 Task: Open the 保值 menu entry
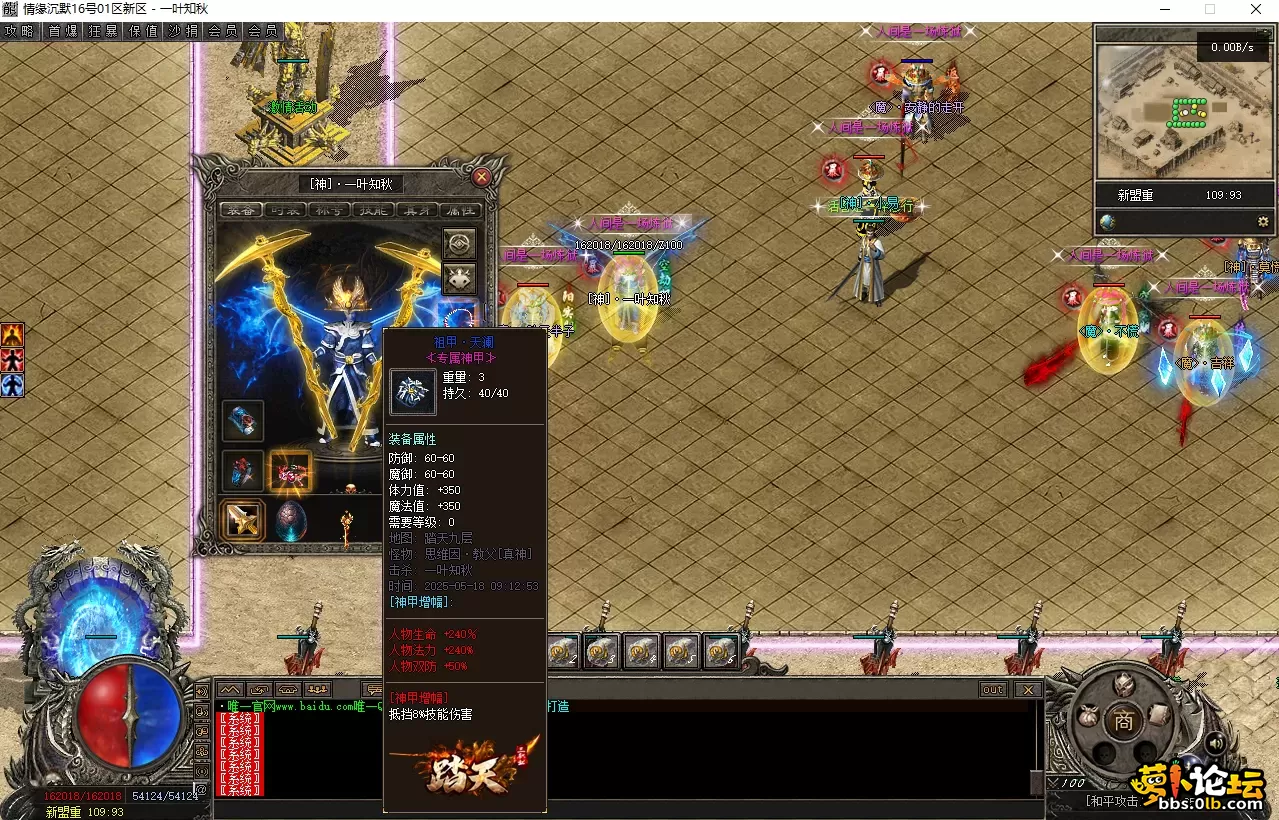point(143,31)
